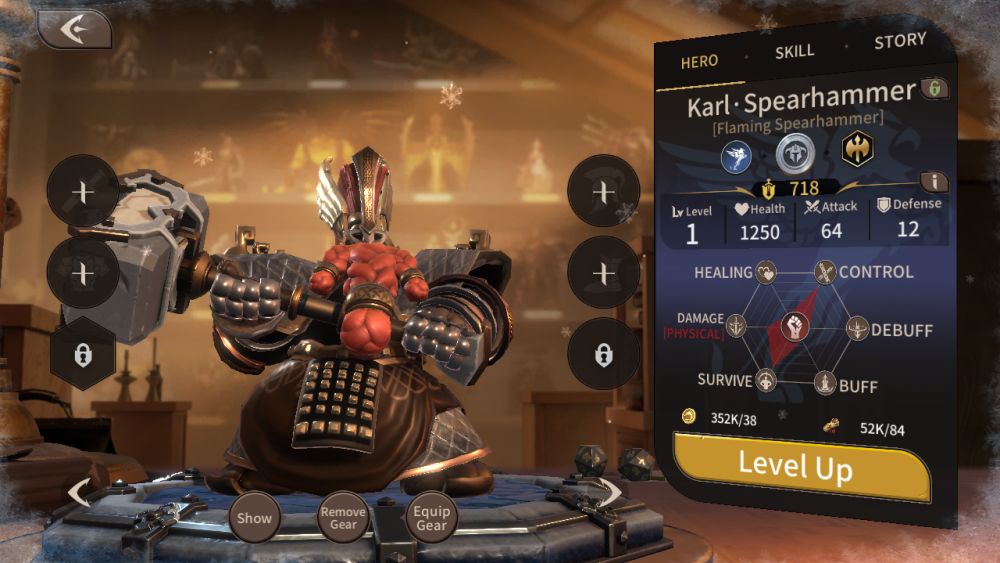Image resolution: width=1000 pixels, height=563 pixels.
Task: Select the DEBUFF attribute icon
Action: 856,328
